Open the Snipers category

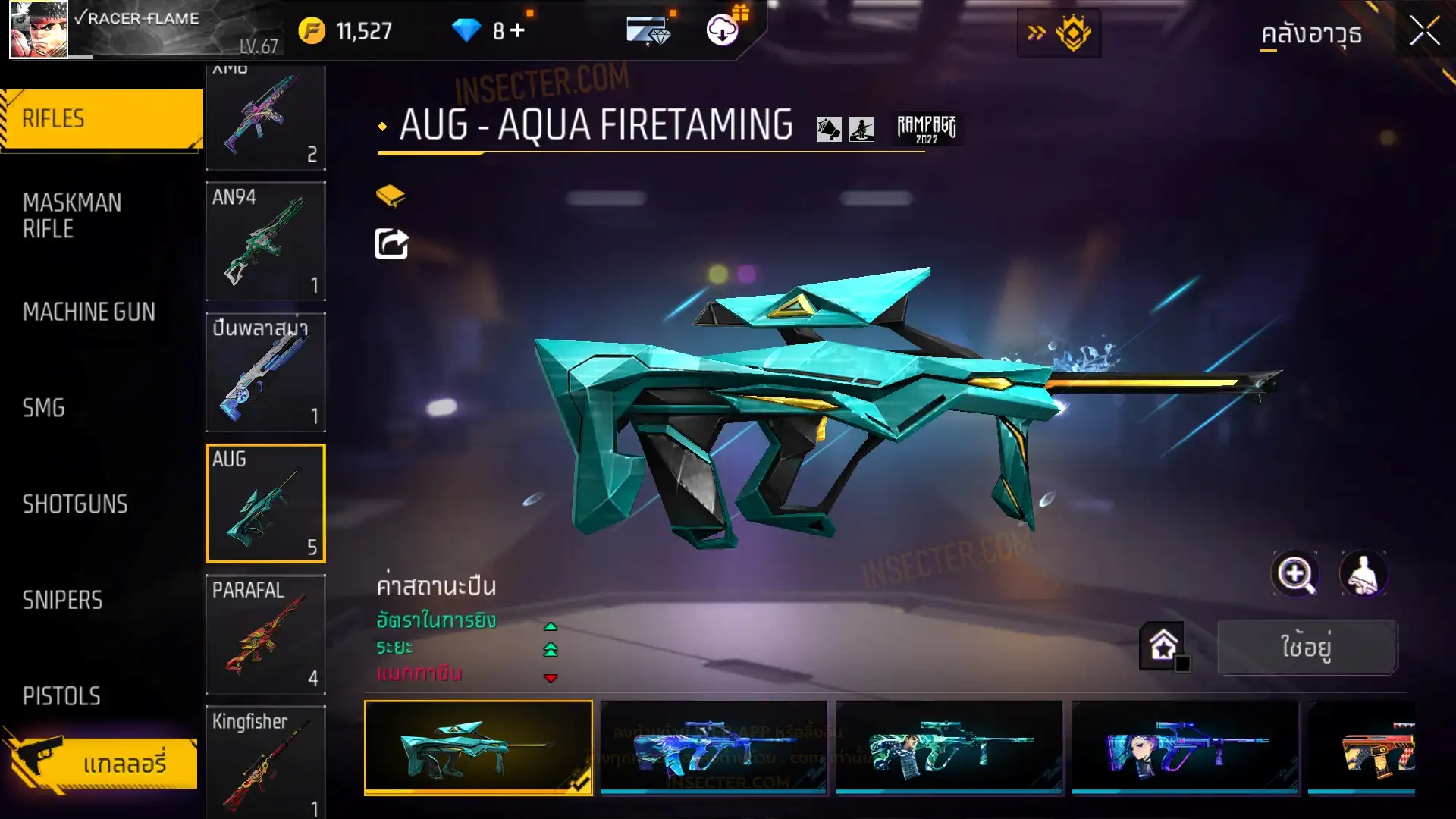[62, 601]
